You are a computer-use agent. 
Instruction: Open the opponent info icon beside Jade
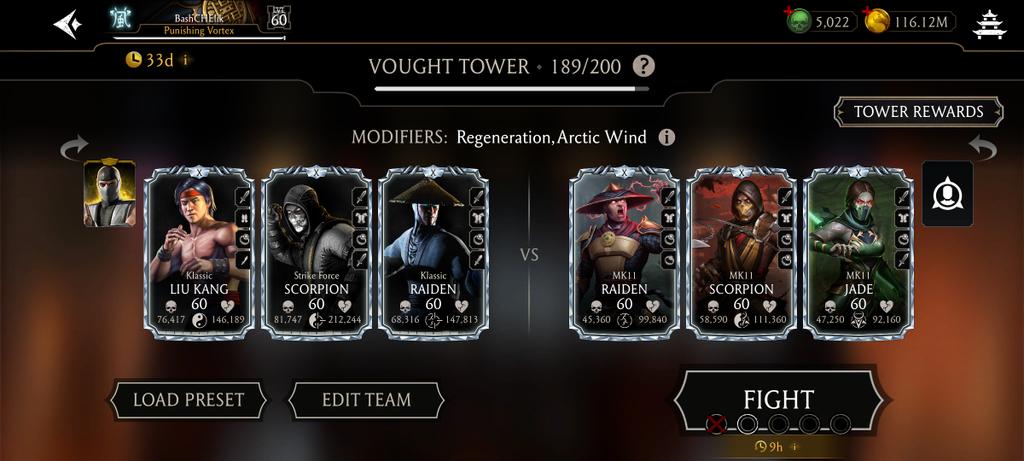pos(947,194)
